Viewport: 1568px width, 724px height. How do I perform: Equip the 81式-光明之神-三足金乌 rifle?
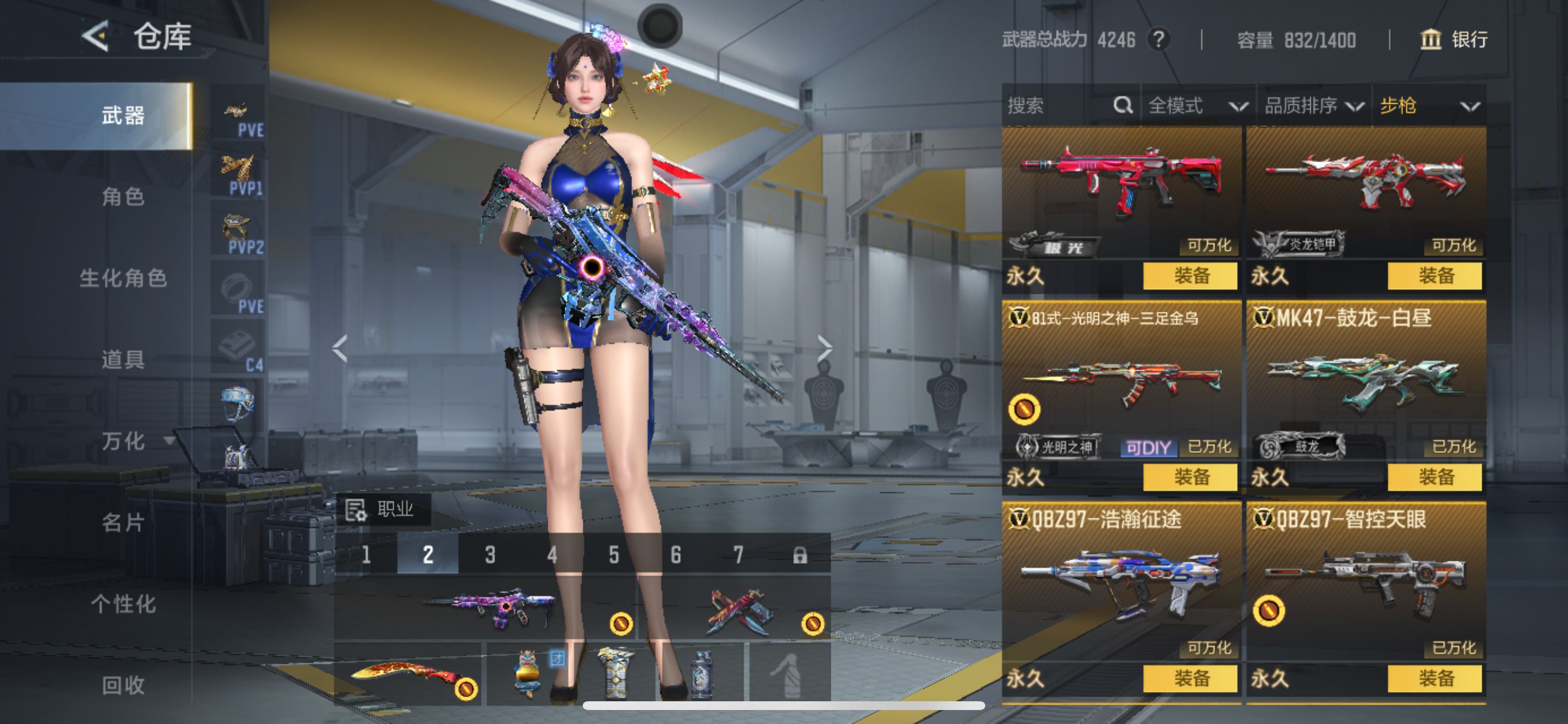pyautogui.click(x=1190, y=477)
